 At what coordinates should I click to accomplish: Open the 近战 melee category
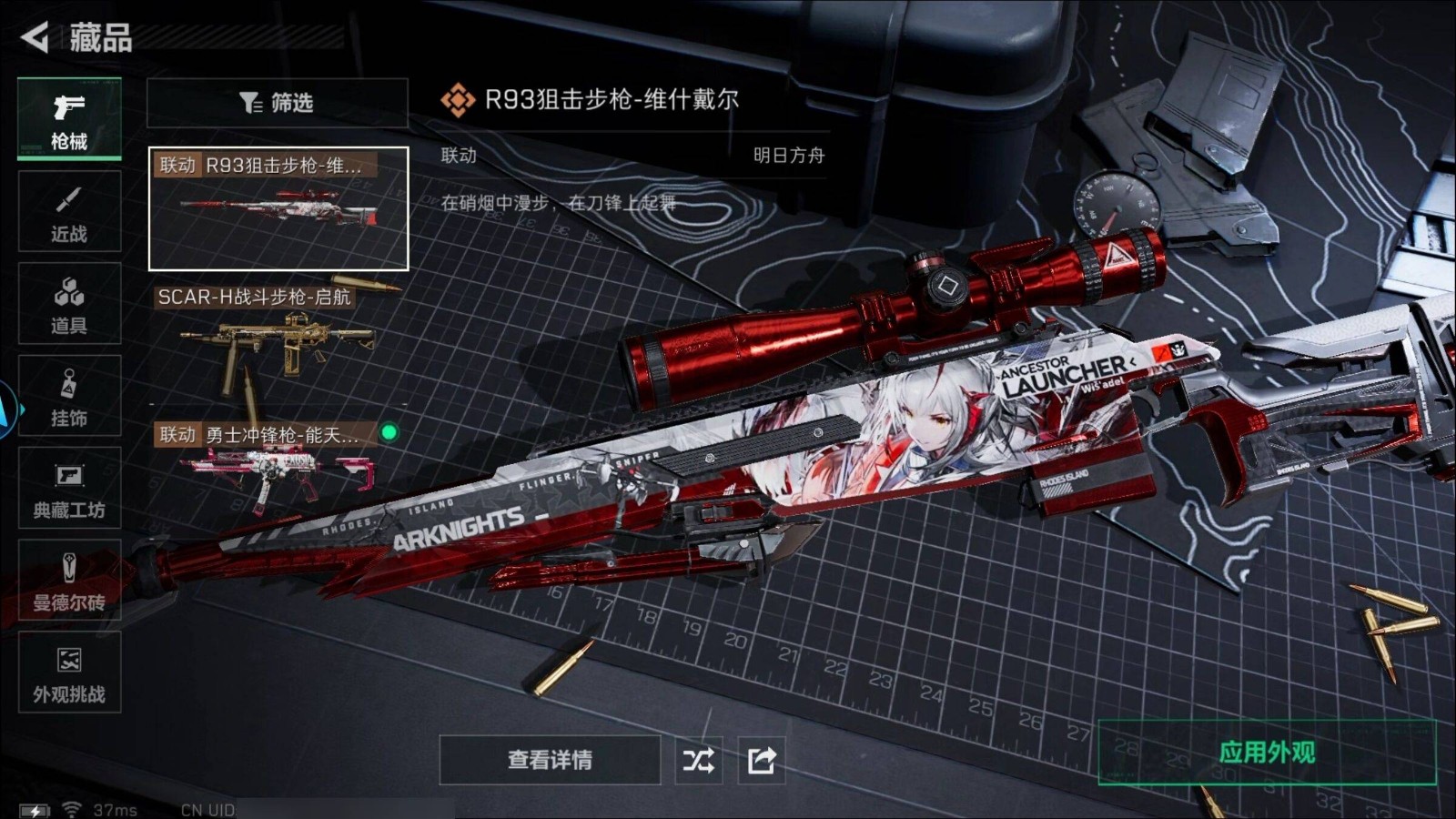pos(69,212)
